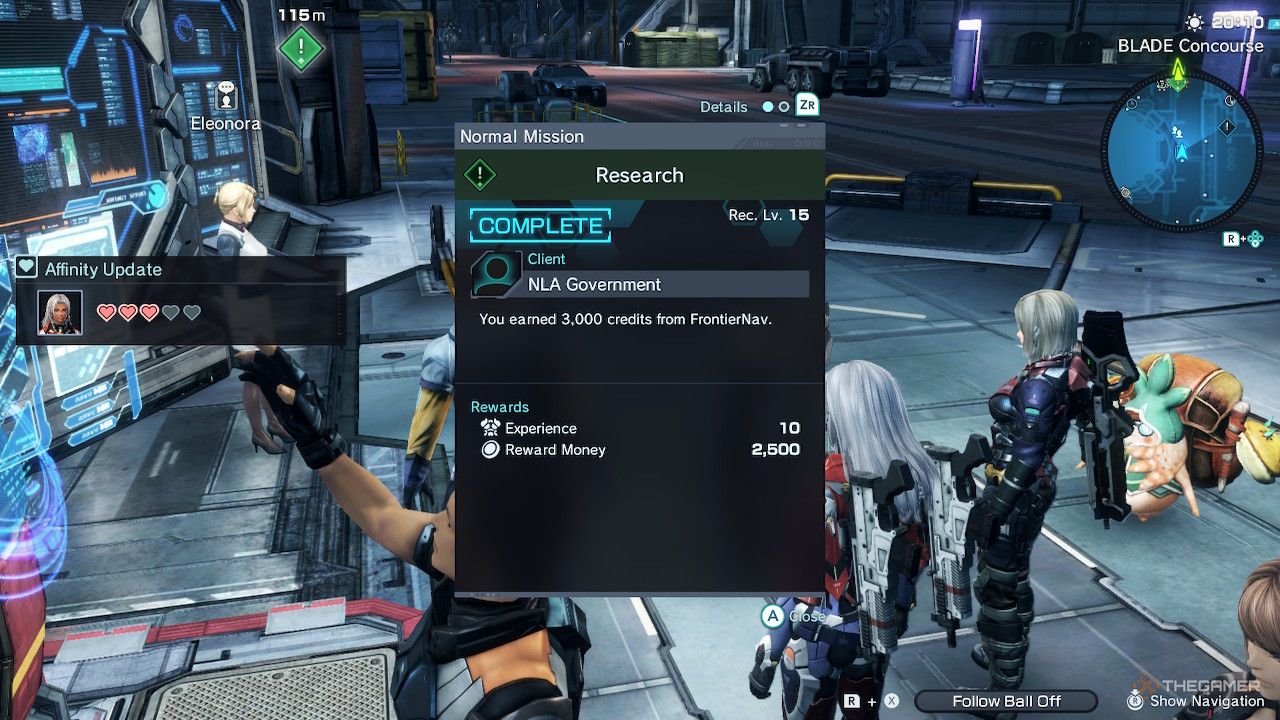
Task: Select the Eleonora speech bubble icon
Action: tap(226, 95)
